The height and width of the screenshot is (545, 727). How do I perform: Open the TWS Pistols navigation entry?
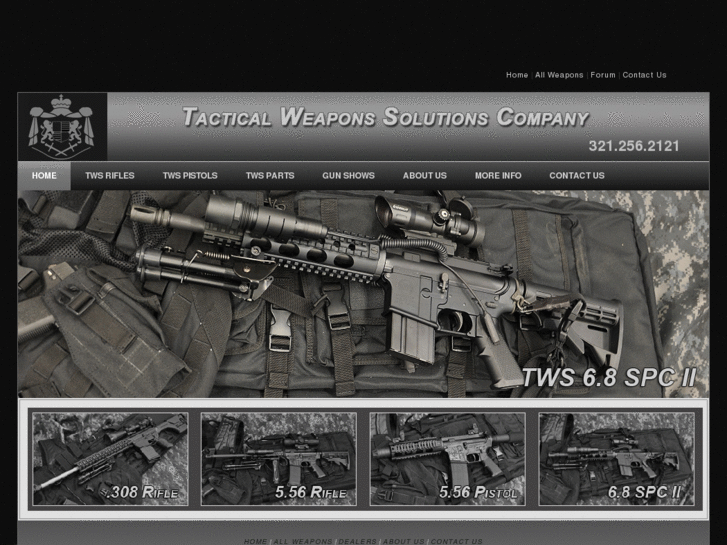pos(190,176)
